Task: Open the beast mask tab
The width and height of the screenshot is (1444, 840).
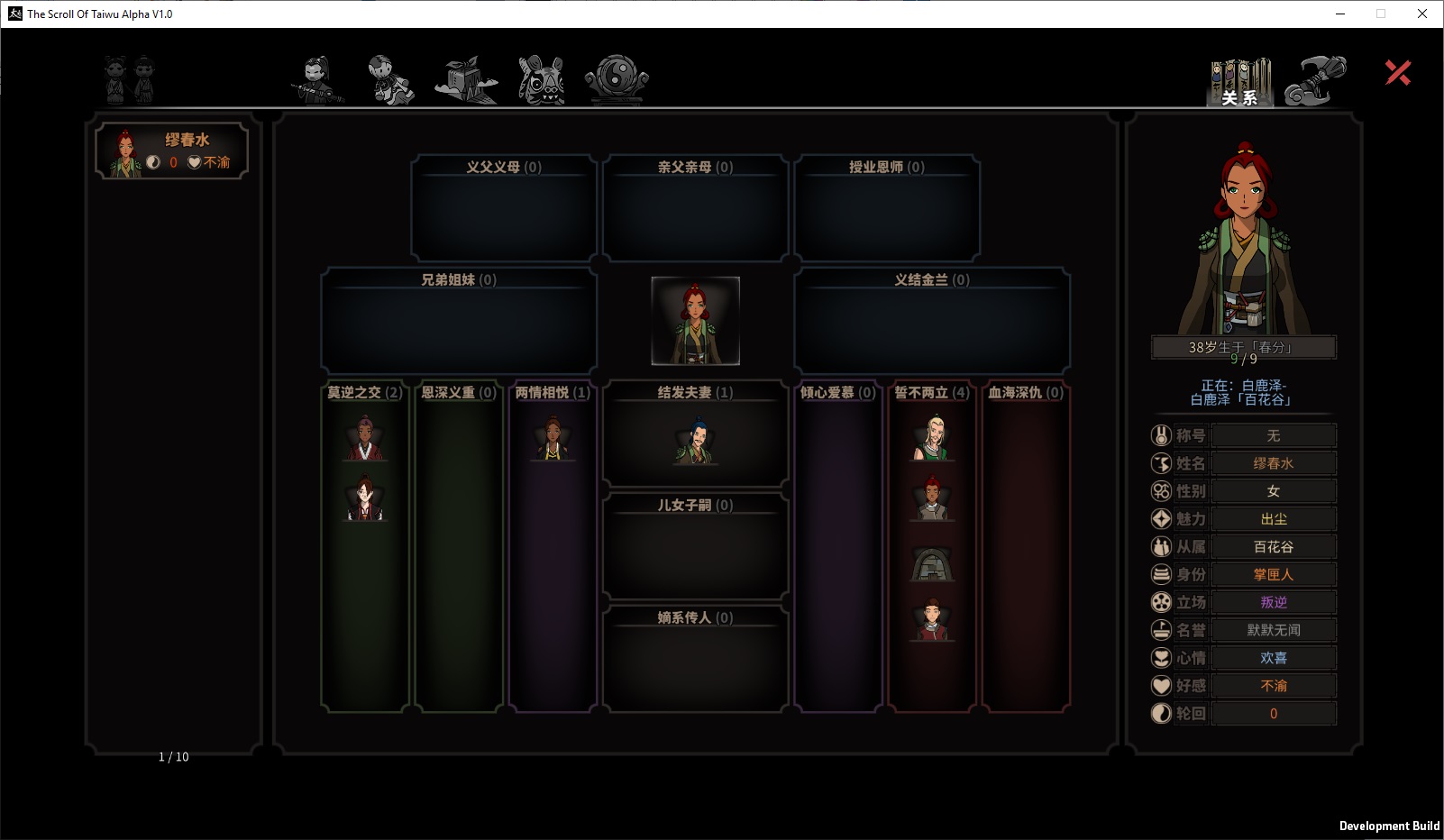Action: (x=542, y=80)
